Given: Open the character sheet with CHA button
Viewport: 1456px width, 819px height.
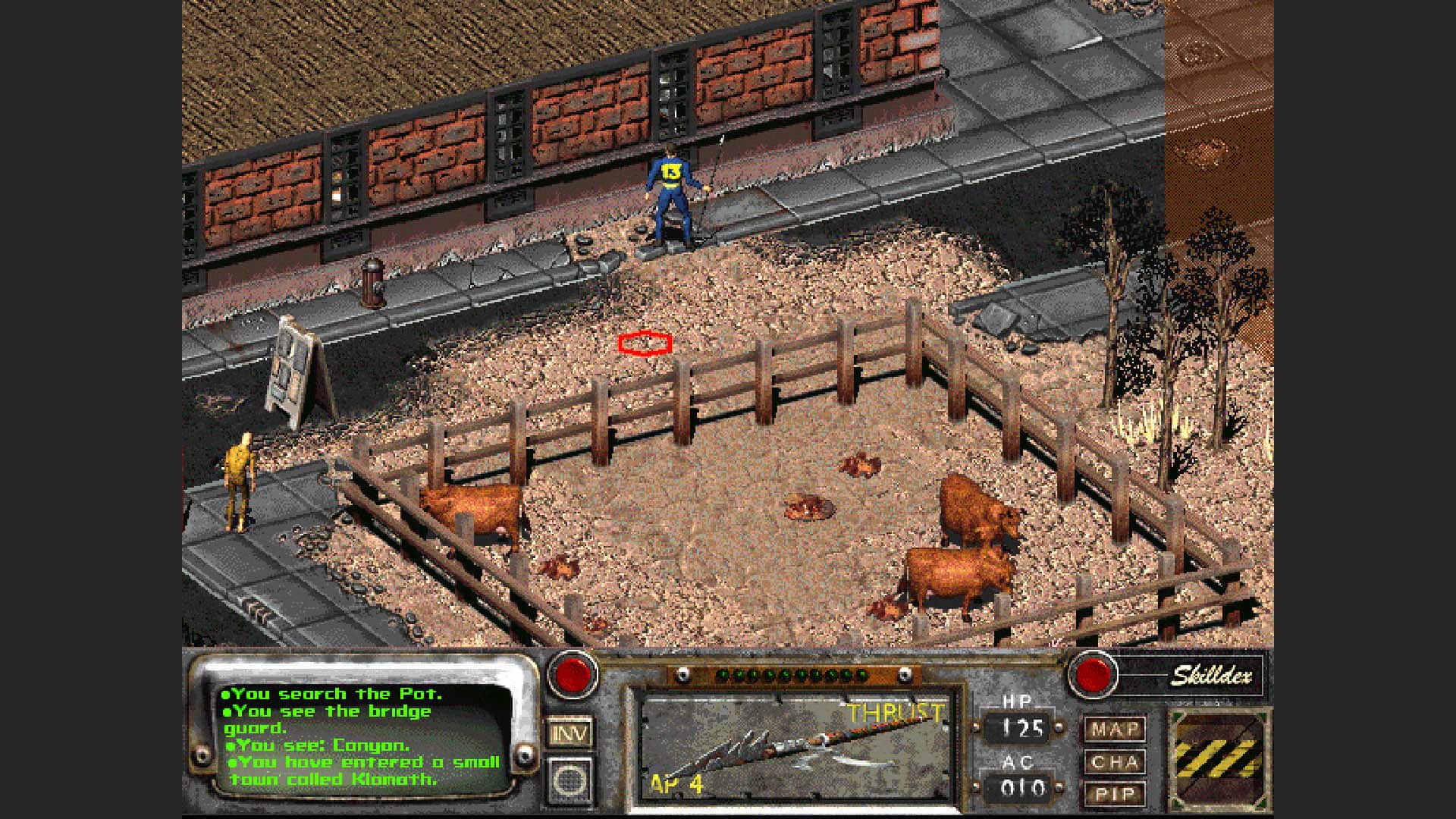Looking at the screenshot, I should click(x=1117, y=761).
